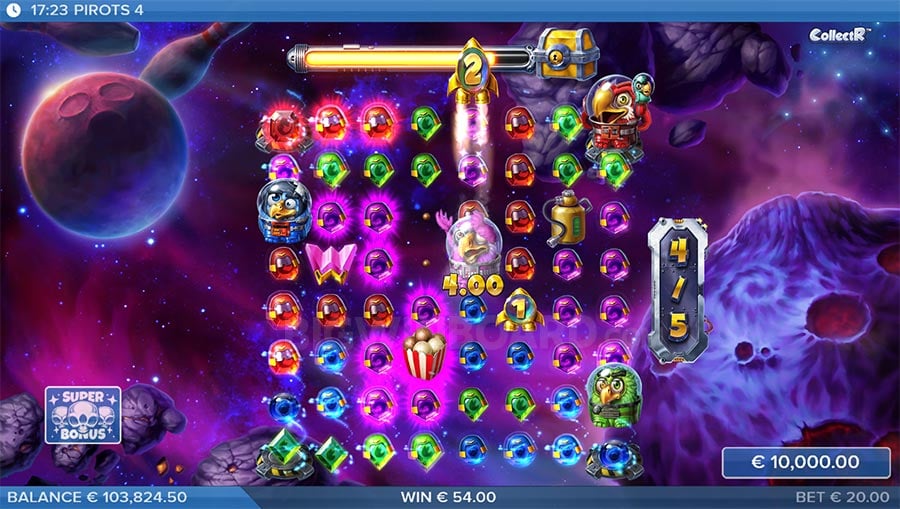900x509 pixels.
Task: Open the Super Bonus feature button
Action: point(83,415)
